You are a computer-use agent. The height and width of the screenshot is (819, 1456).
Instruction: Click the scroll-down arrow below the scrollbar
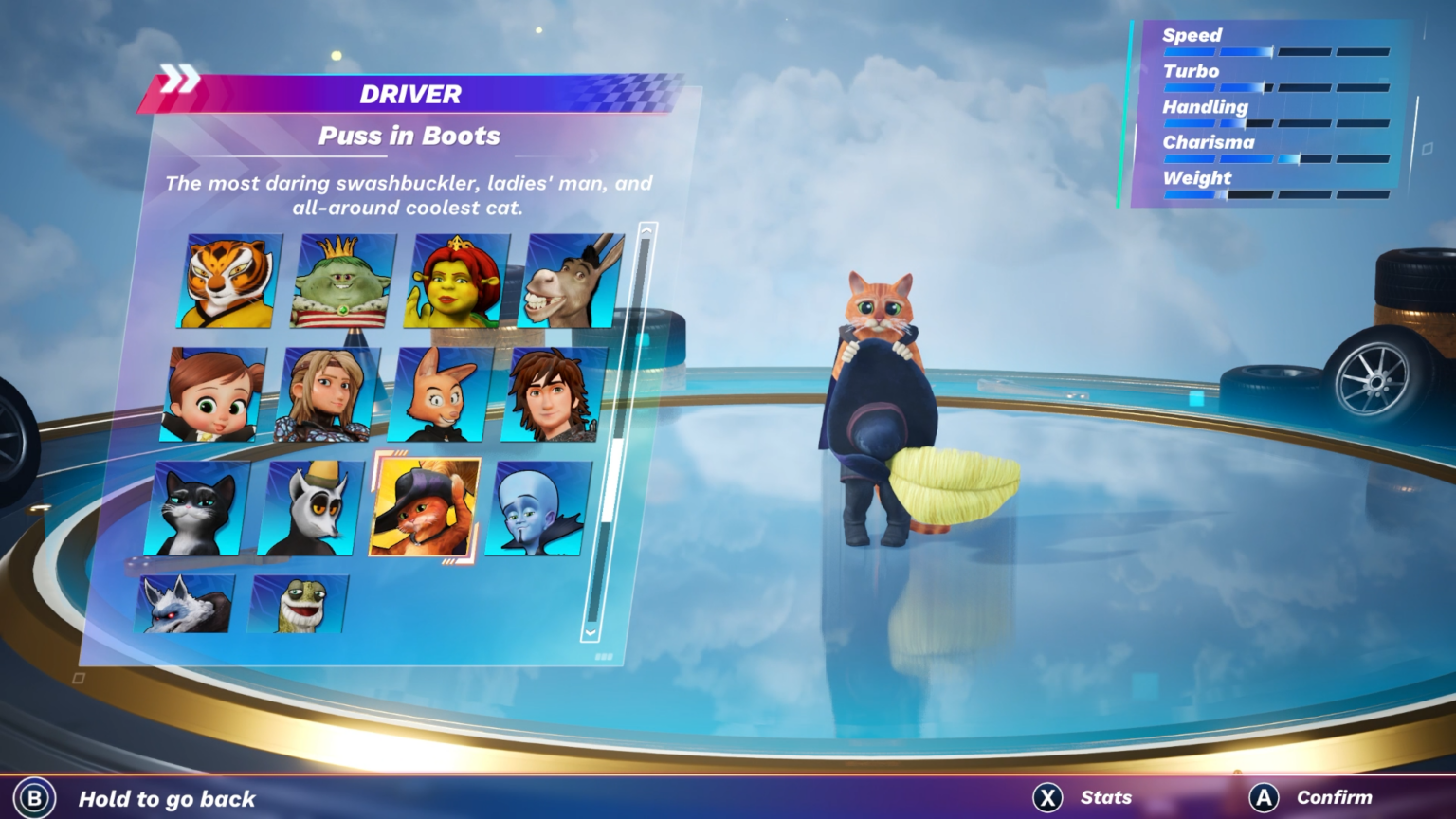coord(589,629)
